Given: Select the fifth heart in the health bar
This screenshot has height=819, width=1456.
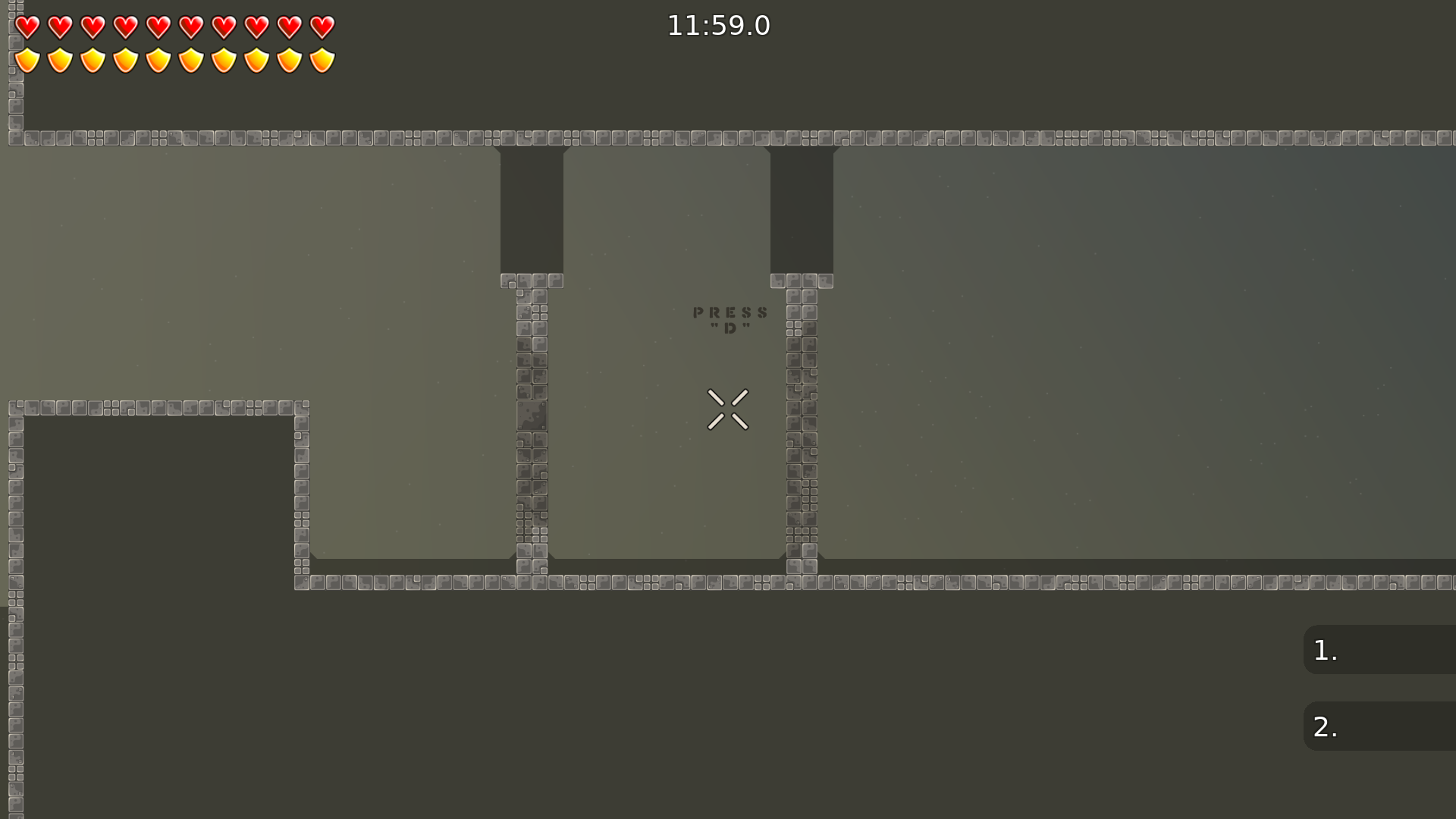Looking at the screenshot, I should (x=158, y=26).
